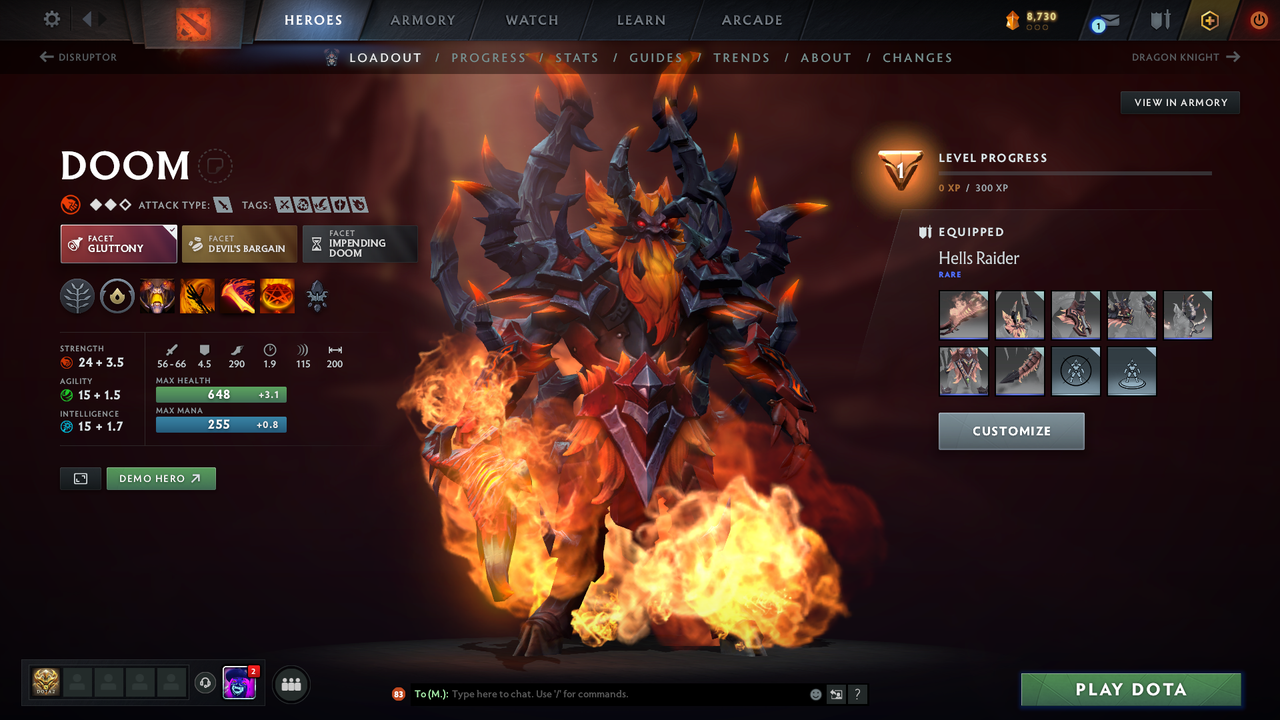Select the Impending Doom facet
Screen dimensions: 1280x720
360,243
